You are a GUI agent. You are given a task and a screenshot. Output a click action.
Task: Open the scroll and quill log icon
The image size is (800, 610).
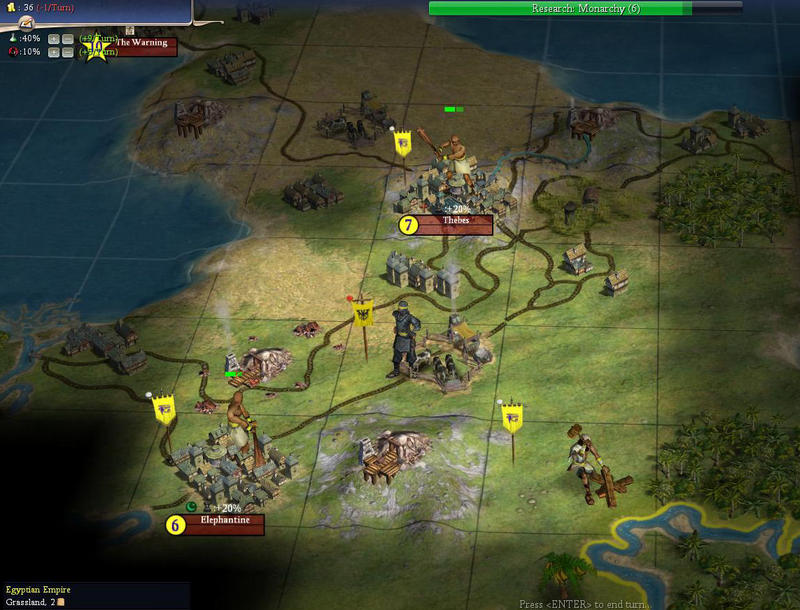coord(27,22)
